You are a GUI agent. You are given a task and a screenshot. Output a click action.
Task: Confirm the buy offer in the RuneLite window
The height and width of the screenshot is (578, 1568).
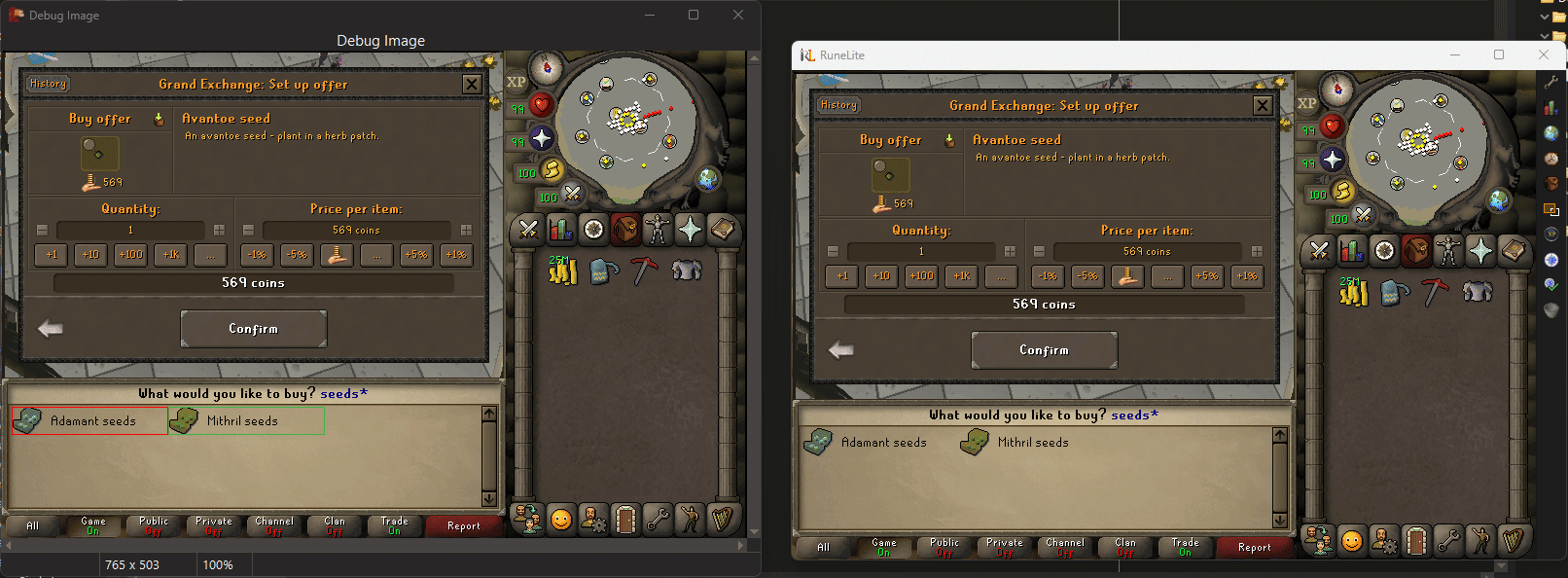pos(1044,350)
